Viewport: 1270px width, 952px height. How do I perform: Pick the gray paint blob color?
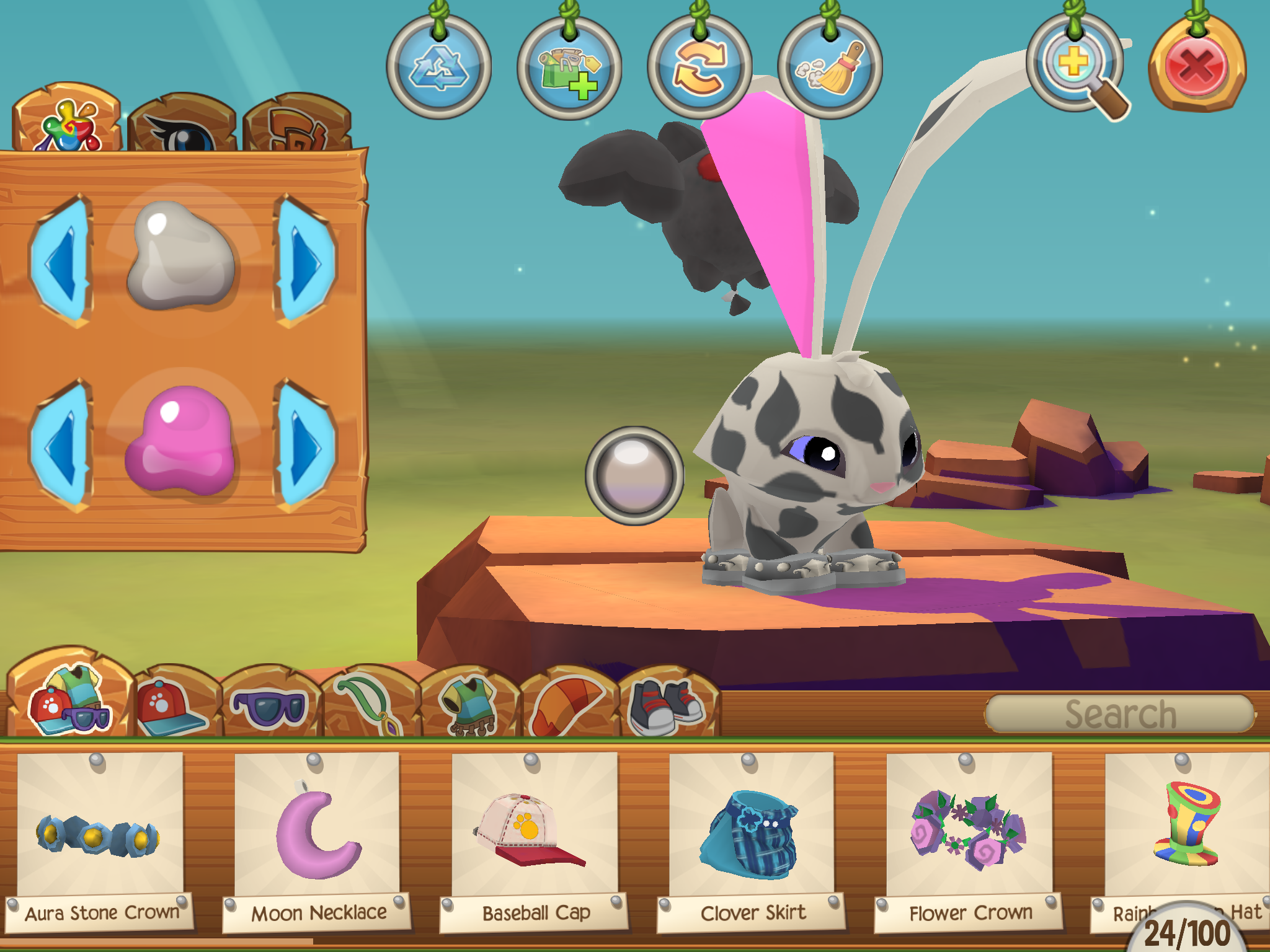[x=181, y=255]
